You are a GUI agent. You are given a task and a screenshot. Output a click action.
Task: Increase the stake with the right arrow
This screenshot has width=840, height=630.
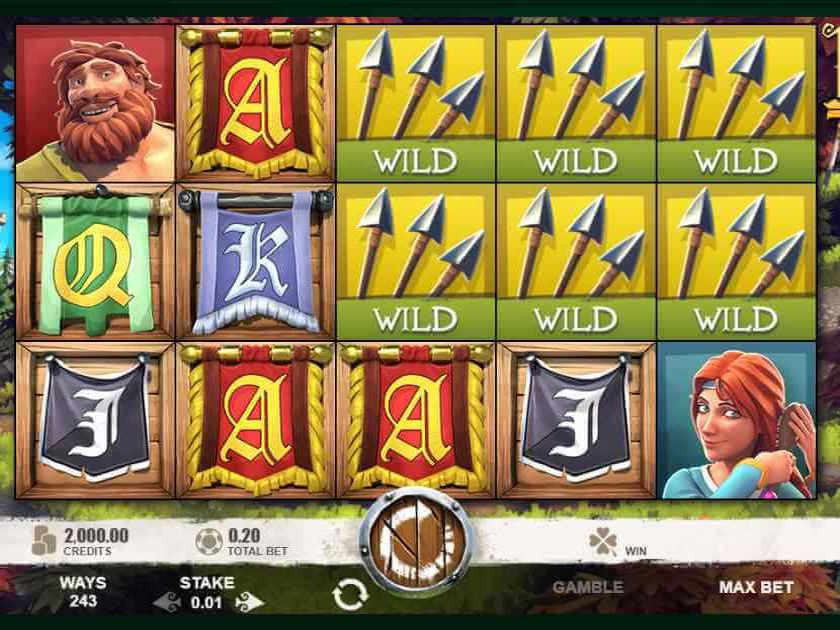pos(248,602)
